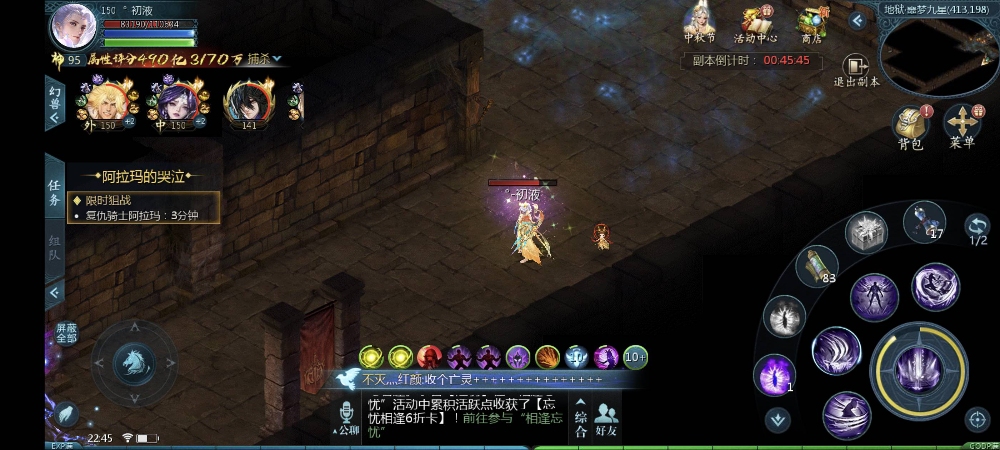The image size is (1000, 450).
Task: Open the 背包 backpack
Action: tap(909, 127)
